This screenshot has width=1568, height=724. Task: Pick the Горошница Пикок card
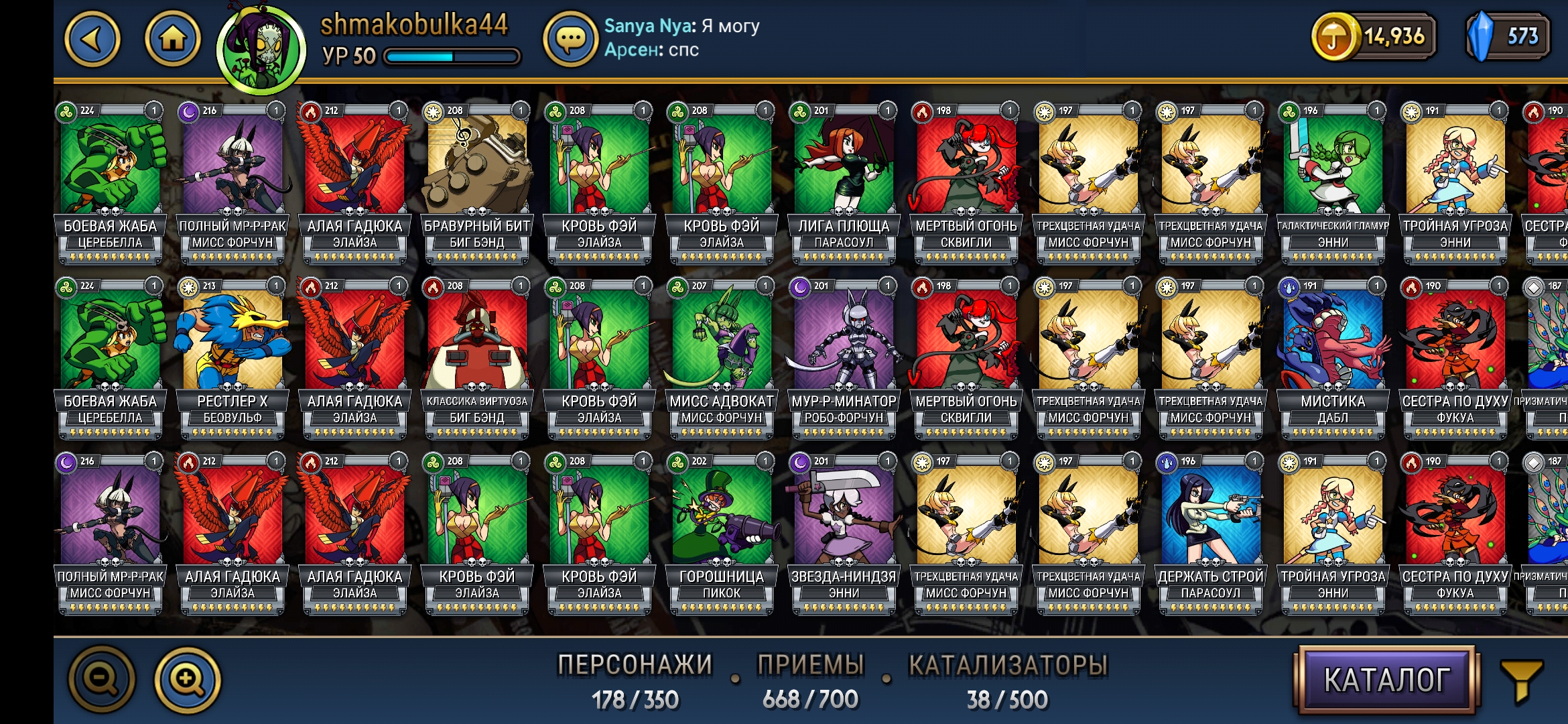[722, 532]
